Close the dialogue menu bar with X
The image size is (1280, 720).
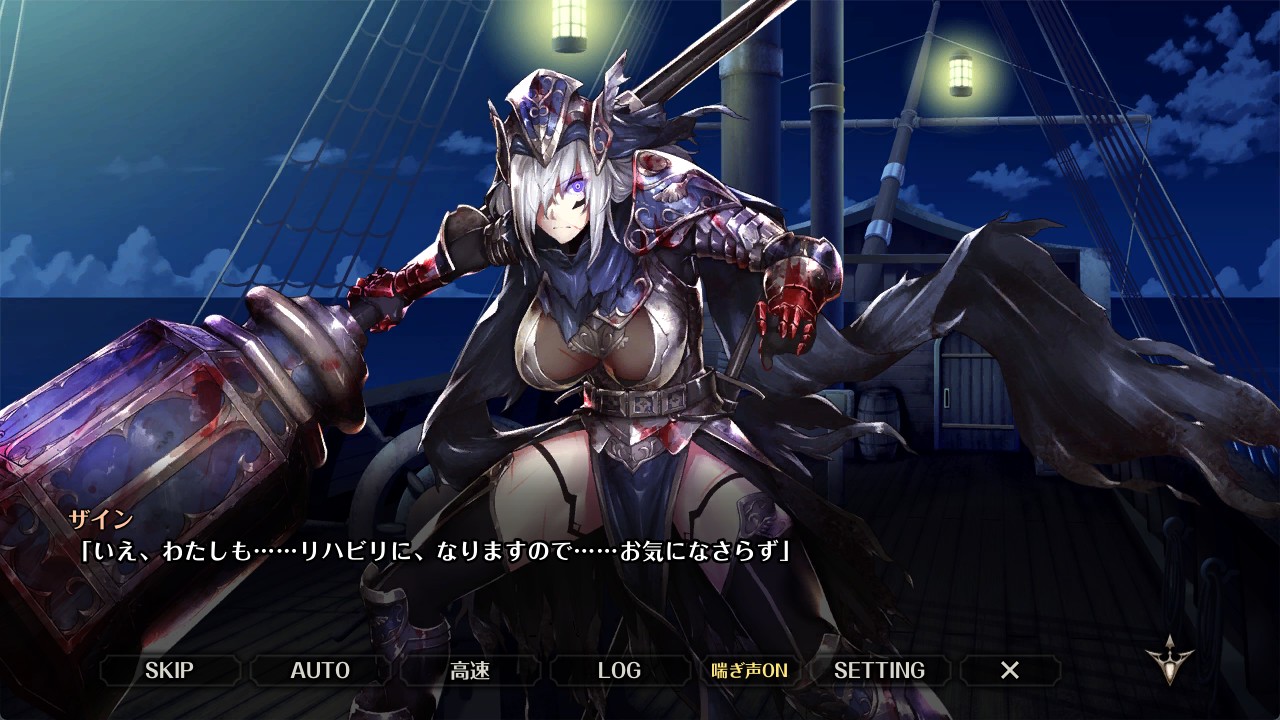point(1010,670)
